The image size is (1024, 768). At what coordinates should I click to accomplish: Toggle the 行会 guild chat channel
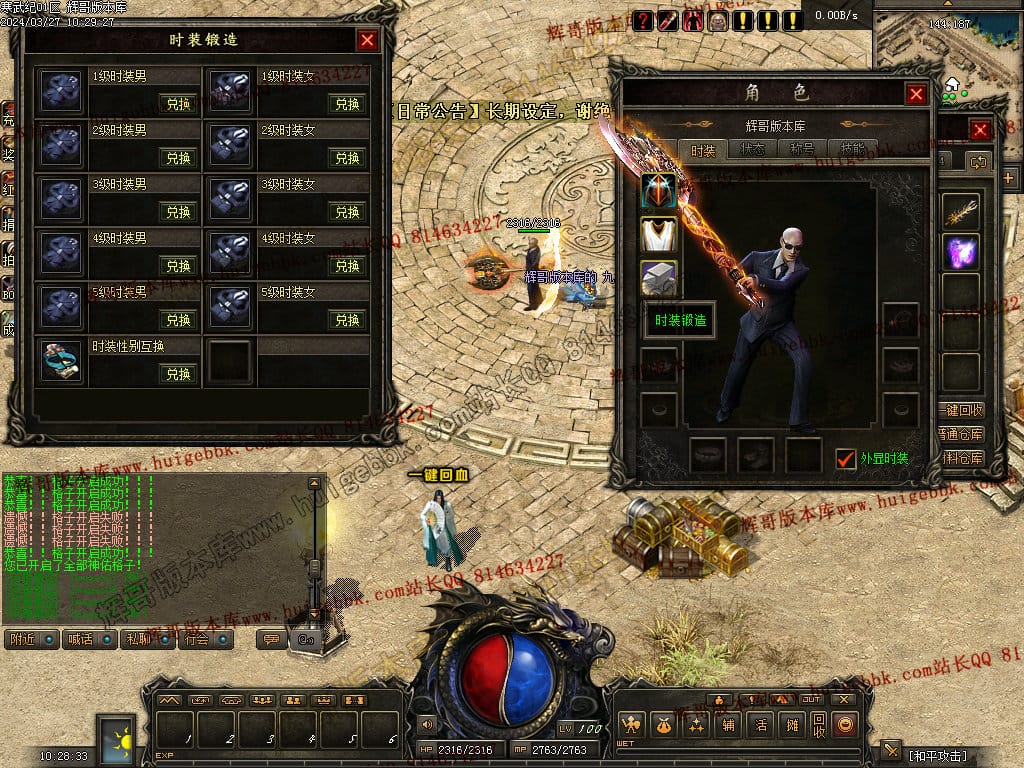[205, 639]
